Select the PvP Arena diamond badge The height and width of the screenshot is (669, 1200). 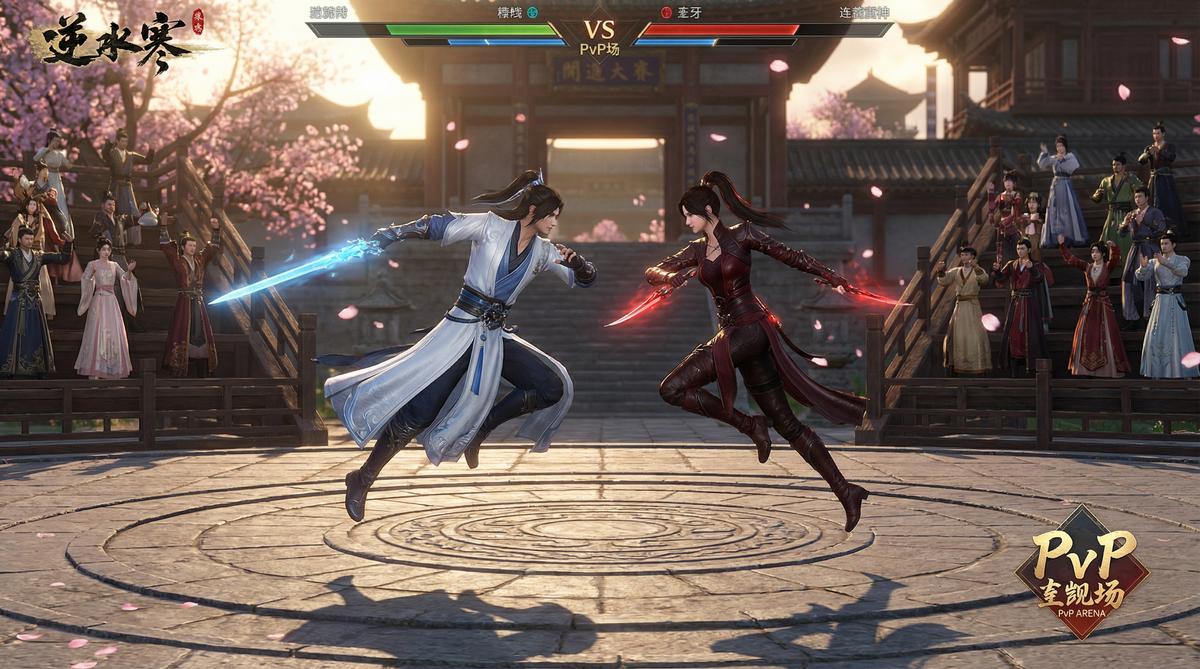1082,570
